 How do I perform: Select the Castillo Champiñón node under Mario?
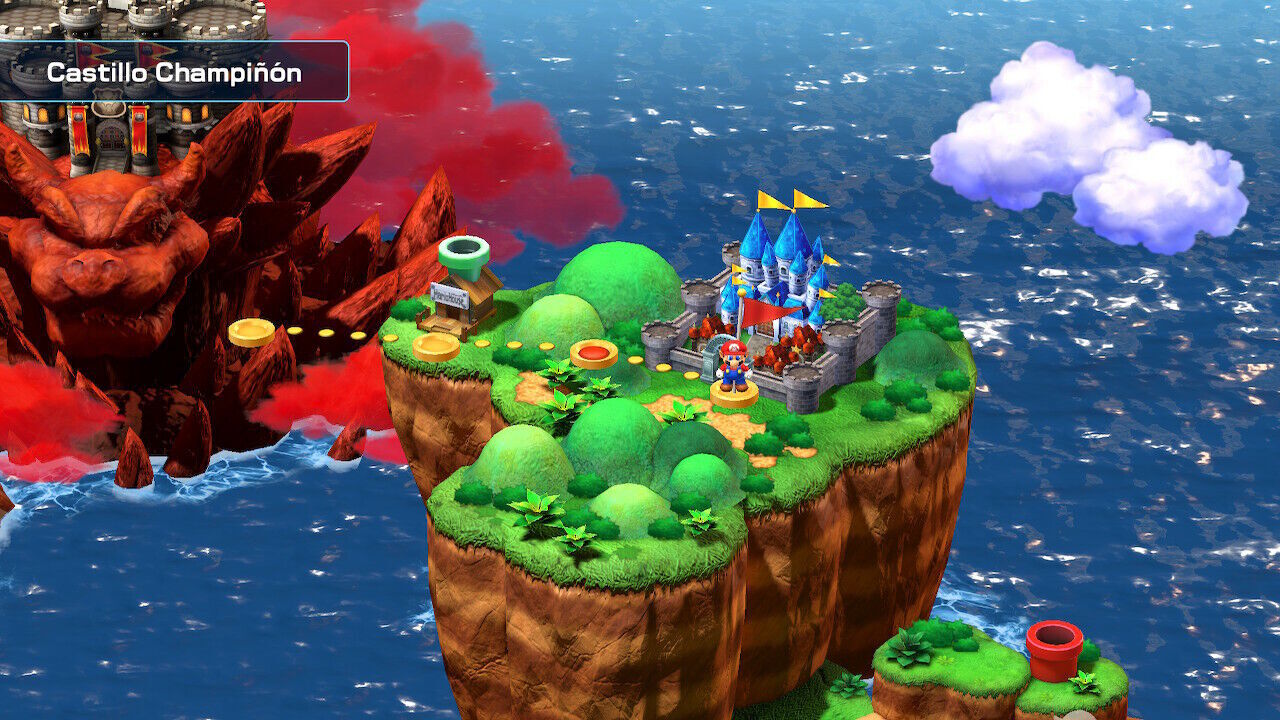point(733,394)
